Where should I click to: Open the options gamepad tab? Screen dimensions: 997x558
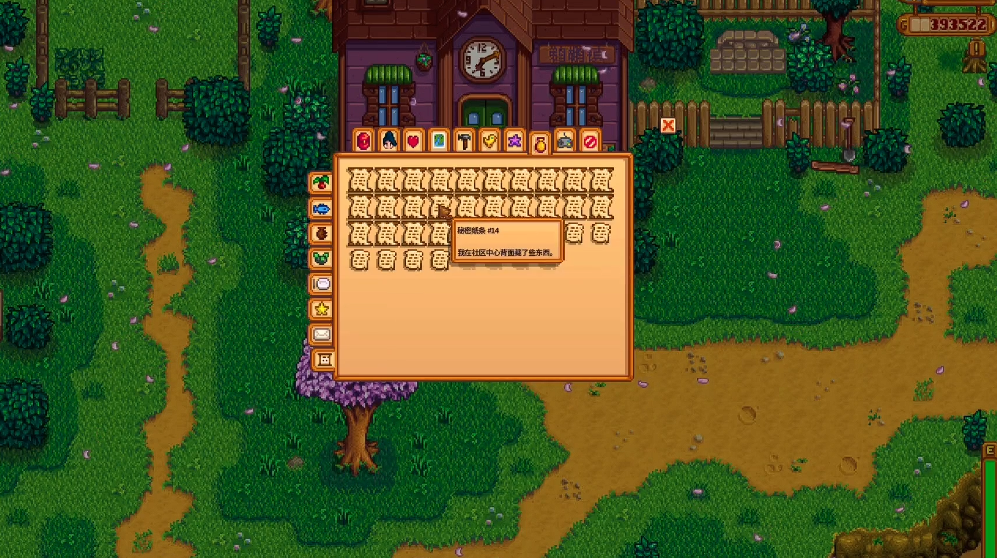565,141
